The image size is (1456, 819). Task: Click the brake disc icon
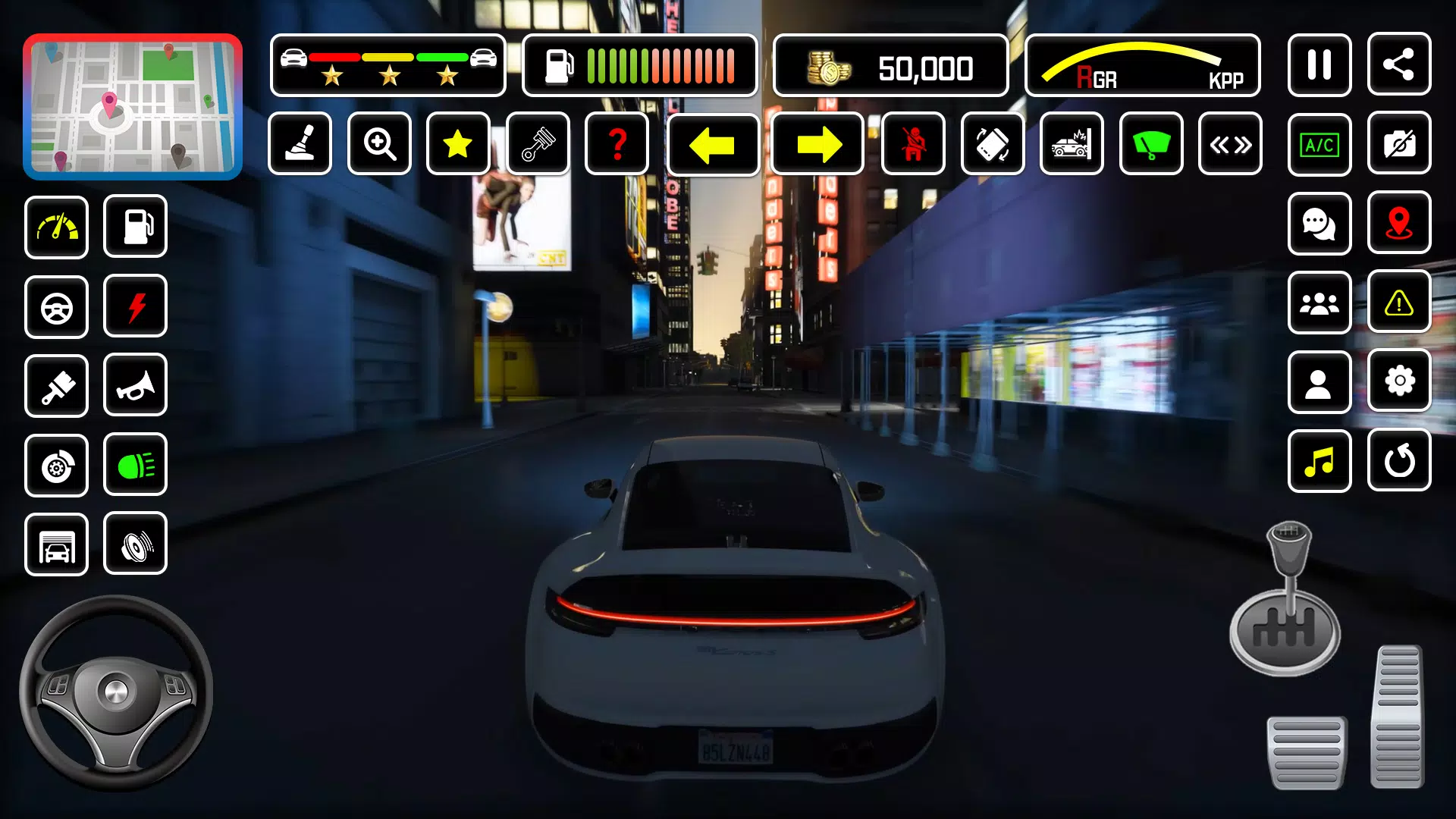(x=57, y=466)
